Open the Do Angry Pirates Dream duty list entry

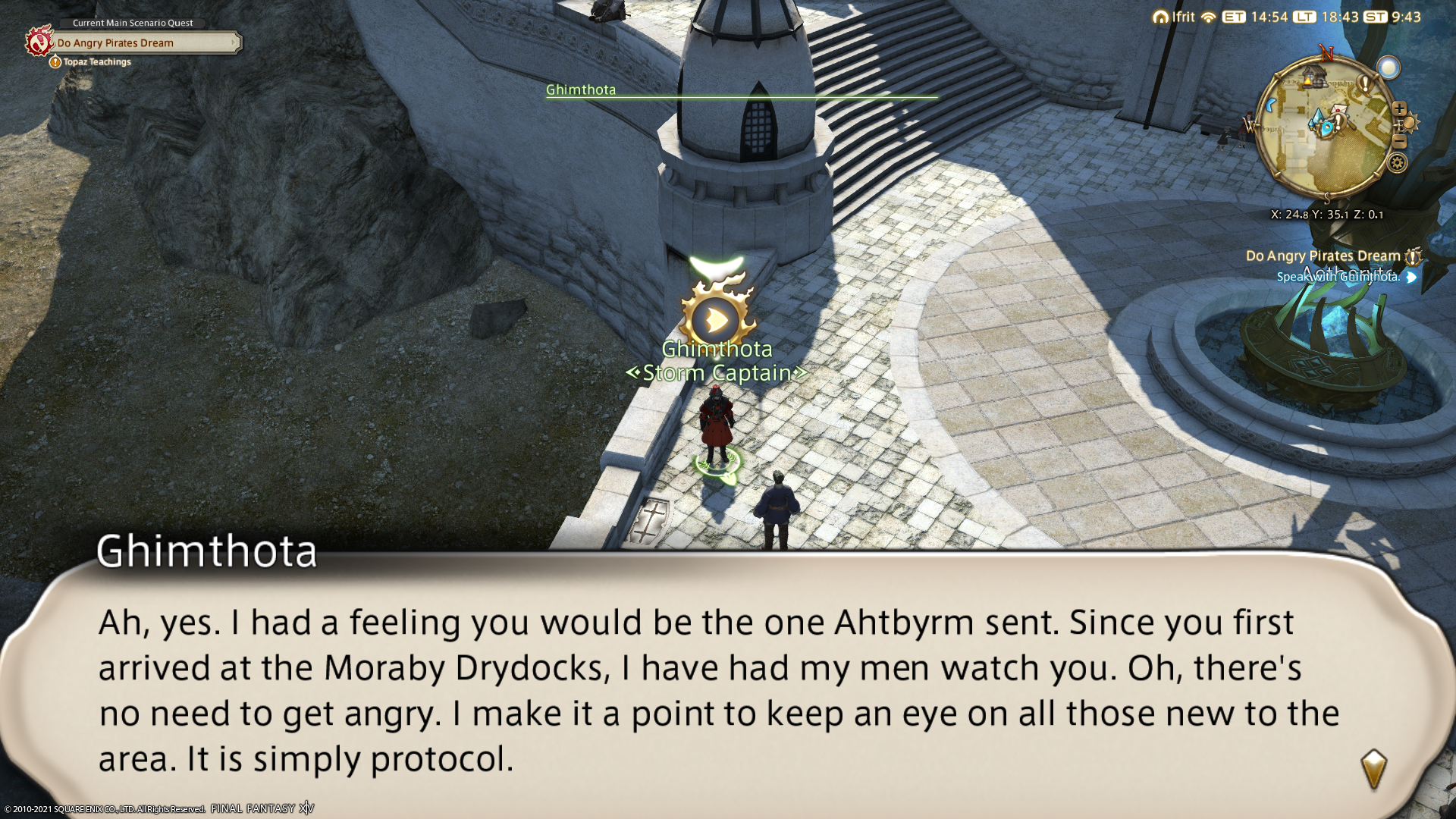1323,256
